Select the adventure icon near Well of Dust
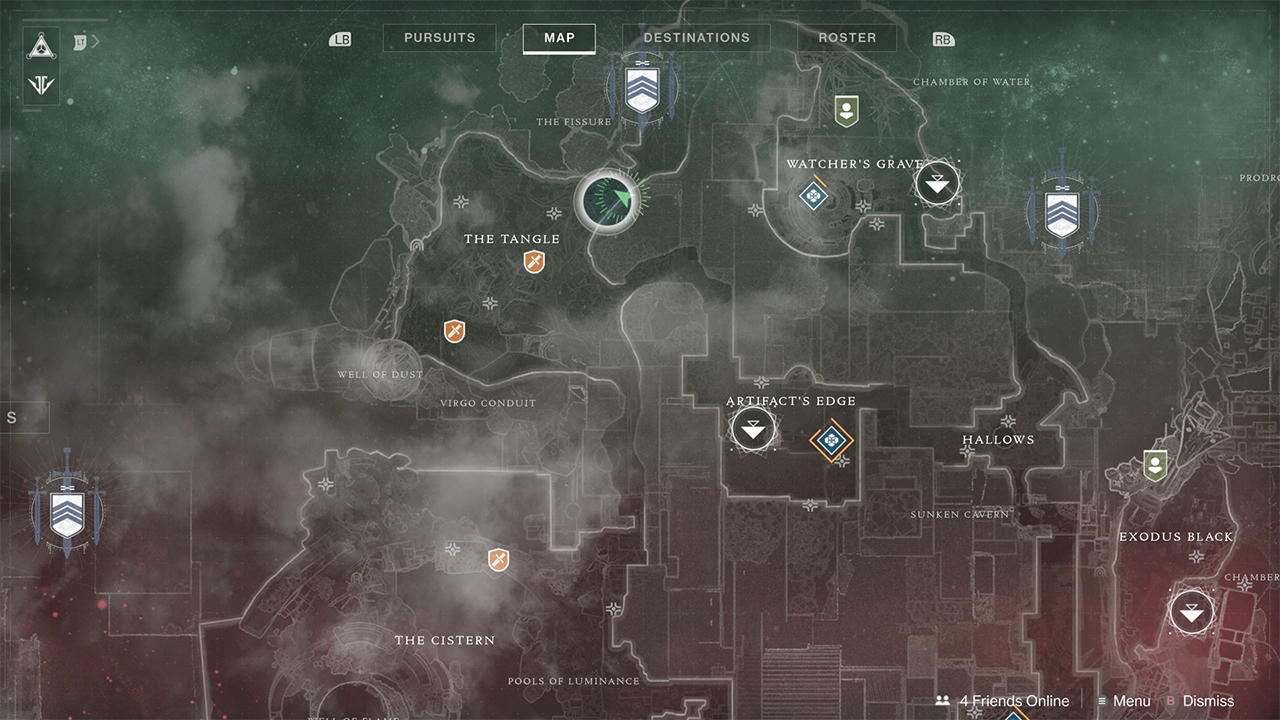The image size is (1280, 720). pos(454,331)
